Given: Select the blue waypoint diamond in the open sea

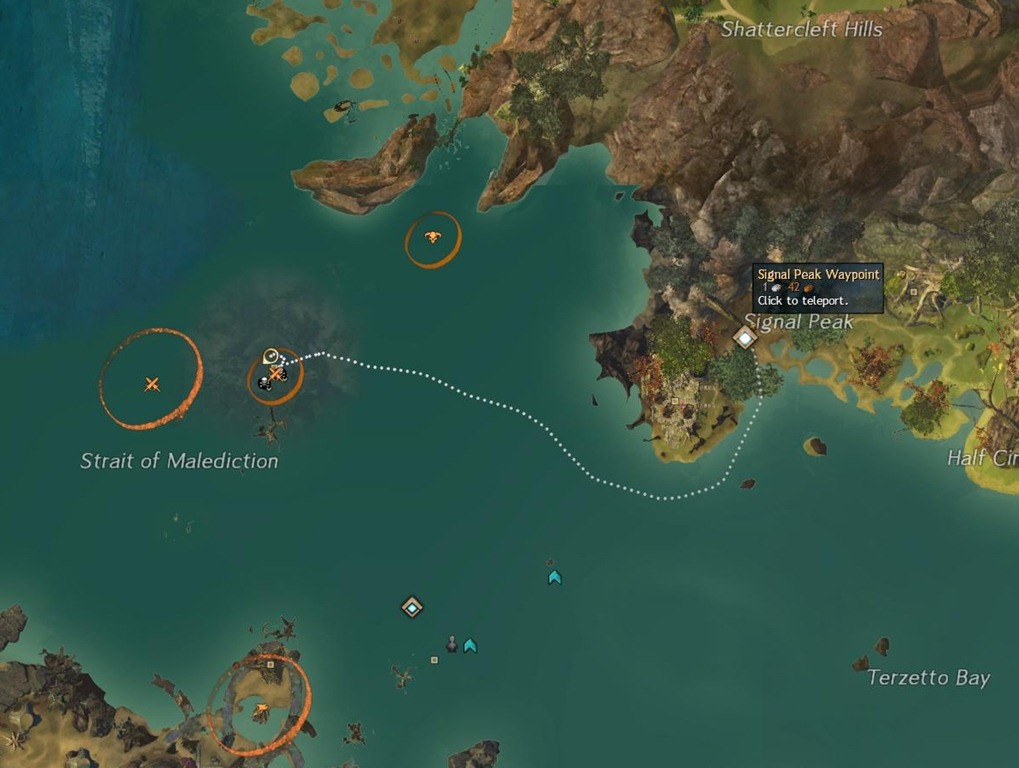Looking at the screenshot, I should coord(412,607).
